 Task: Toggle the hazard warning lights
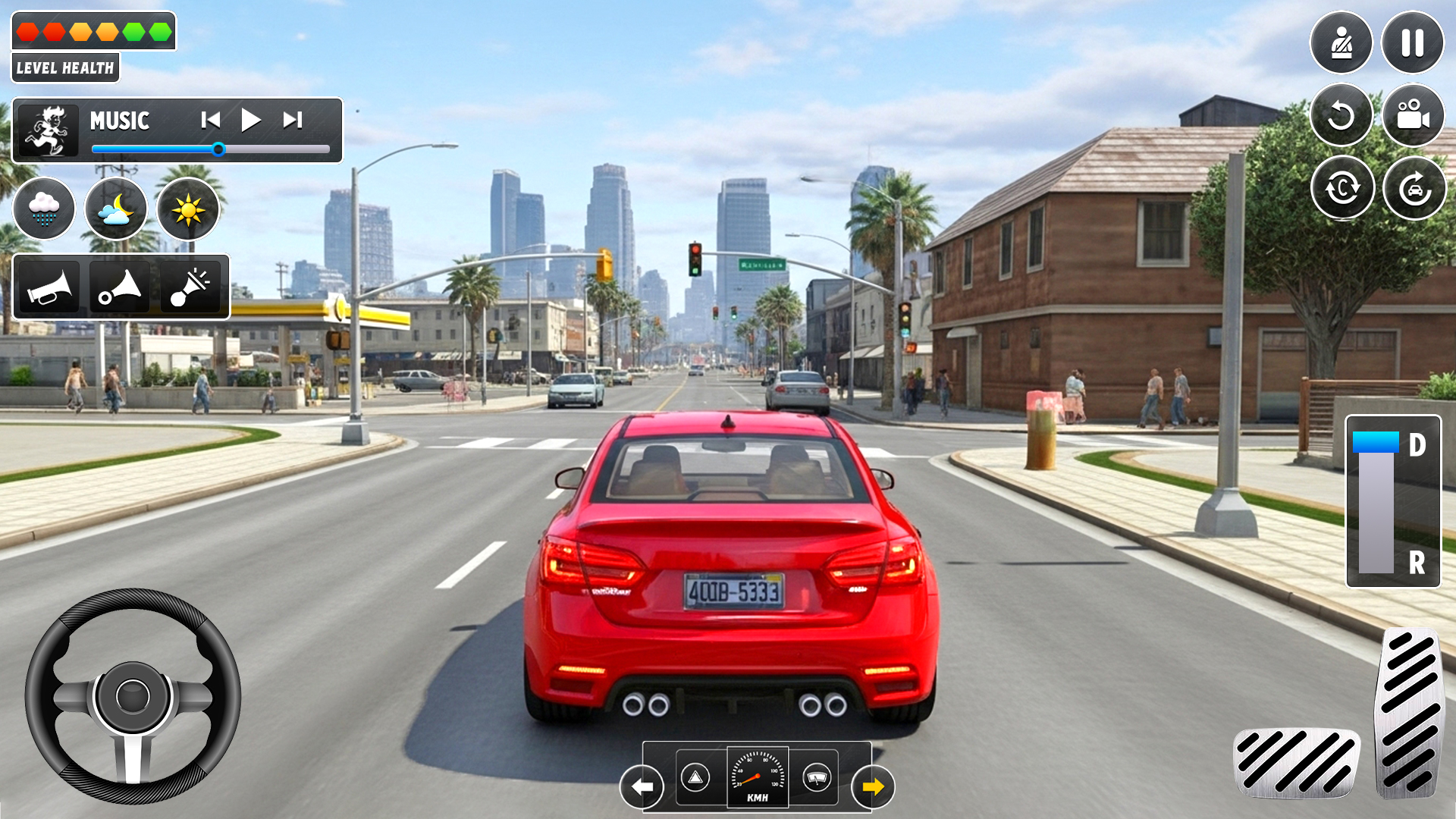695,777
